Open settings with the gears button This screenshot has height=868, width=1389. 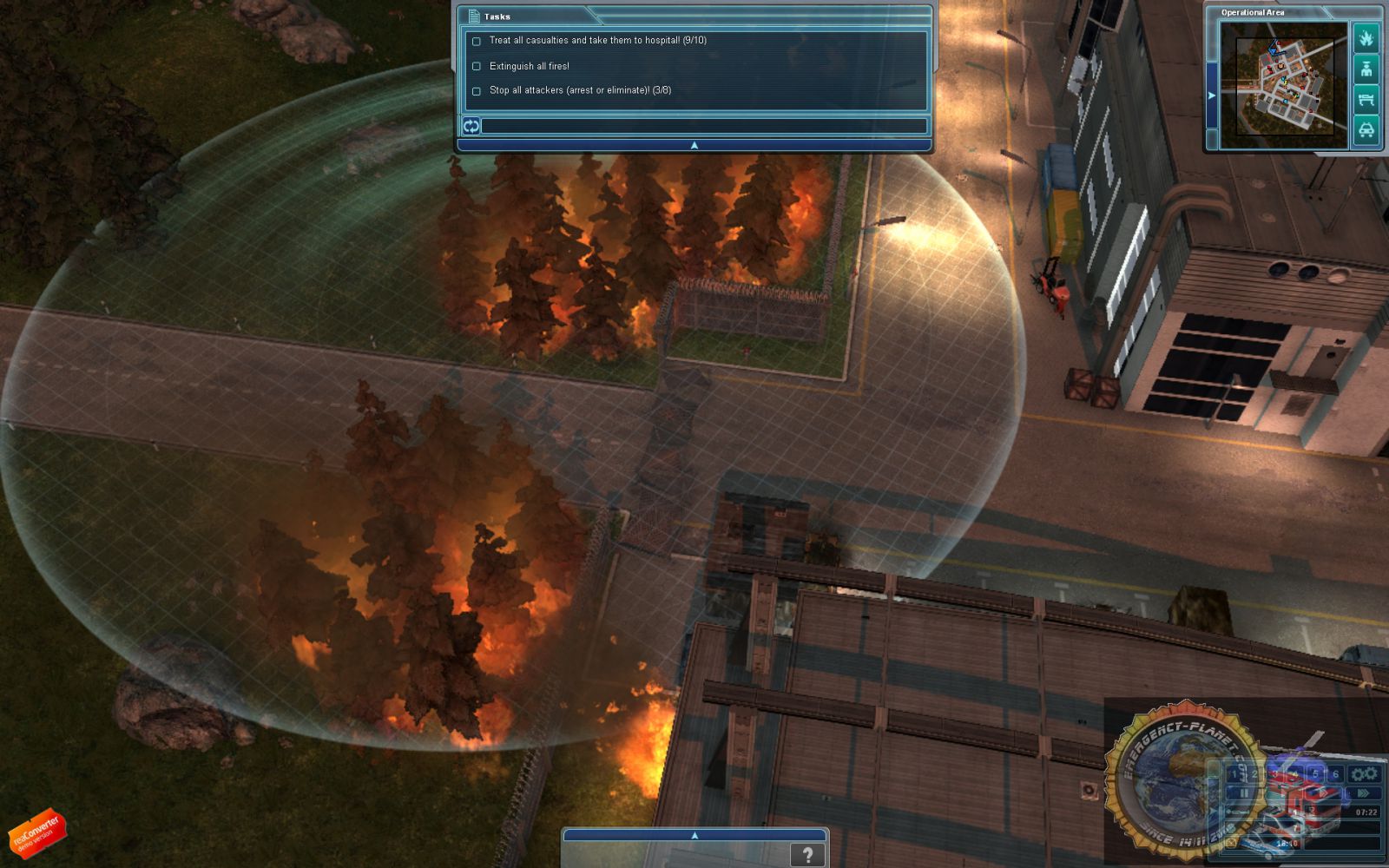tap(1364, 773)
